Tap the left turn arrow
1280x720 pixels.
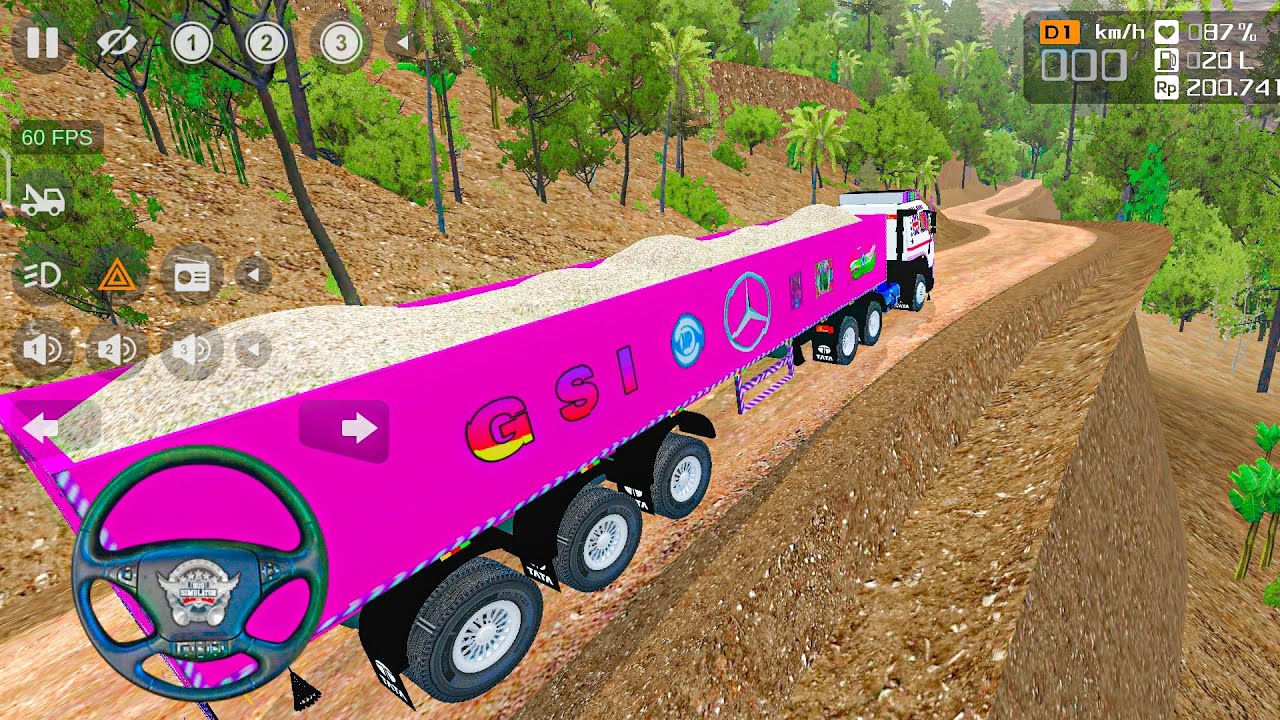[x=42, y=428]
